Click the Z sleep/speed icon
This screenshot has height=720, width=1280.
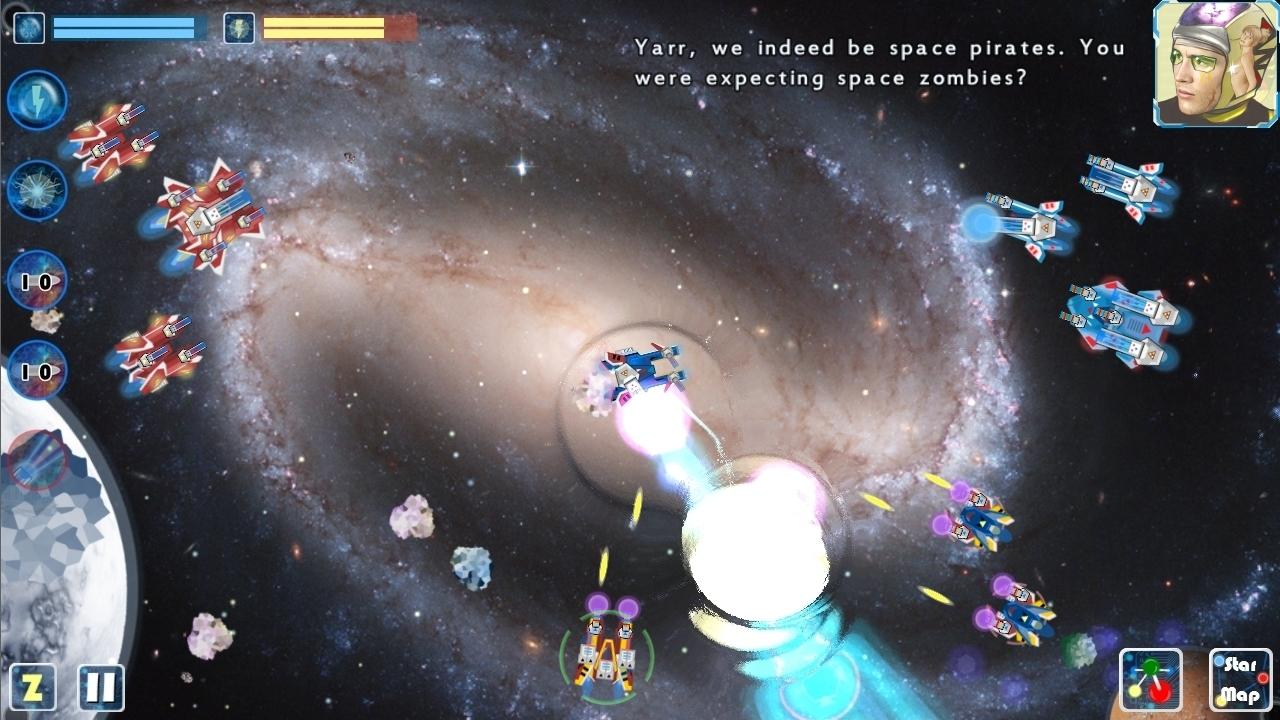34,686
